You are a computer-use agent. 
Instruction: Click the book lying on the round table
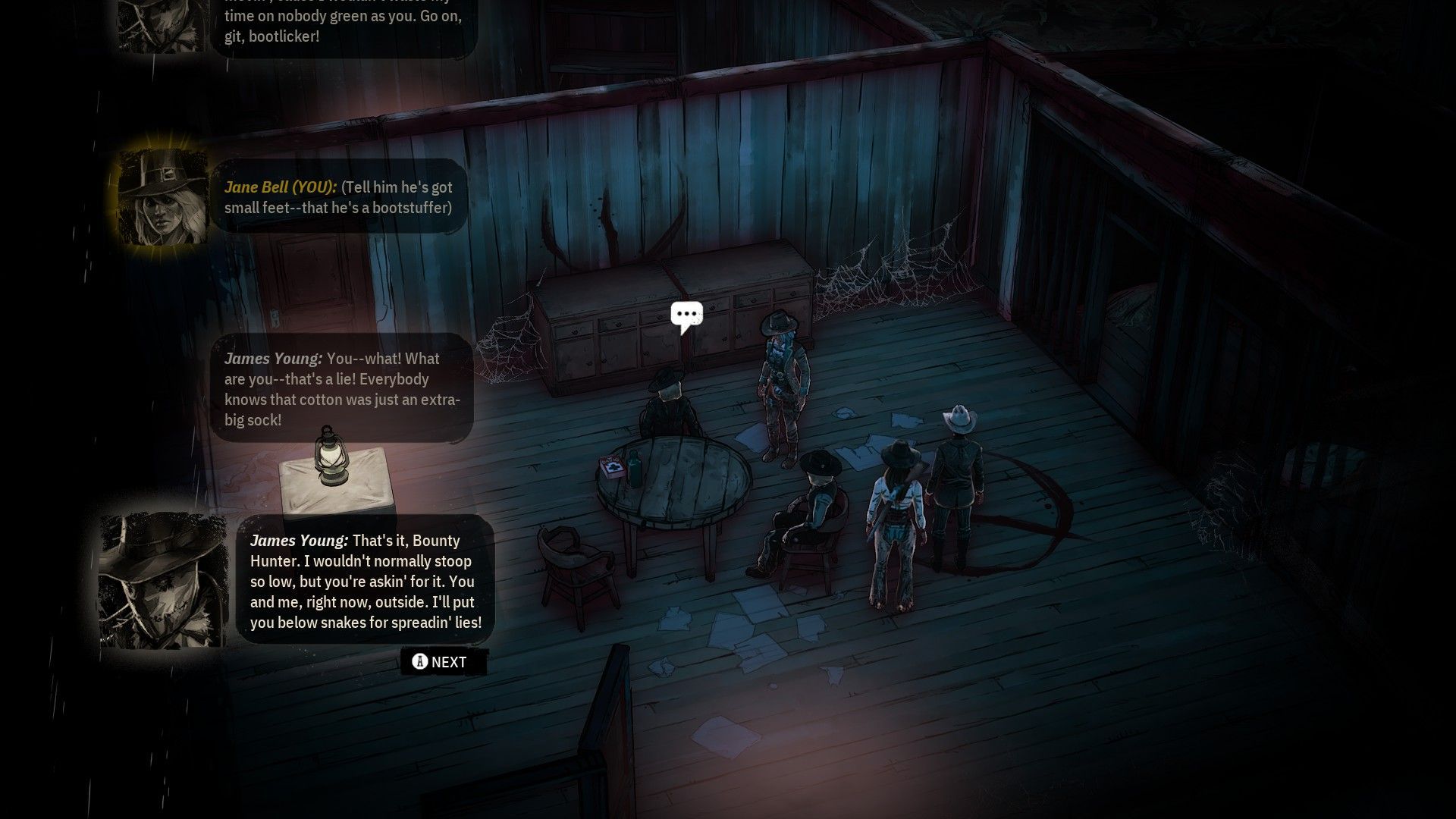pyautogui.click(x=611, y=468)
